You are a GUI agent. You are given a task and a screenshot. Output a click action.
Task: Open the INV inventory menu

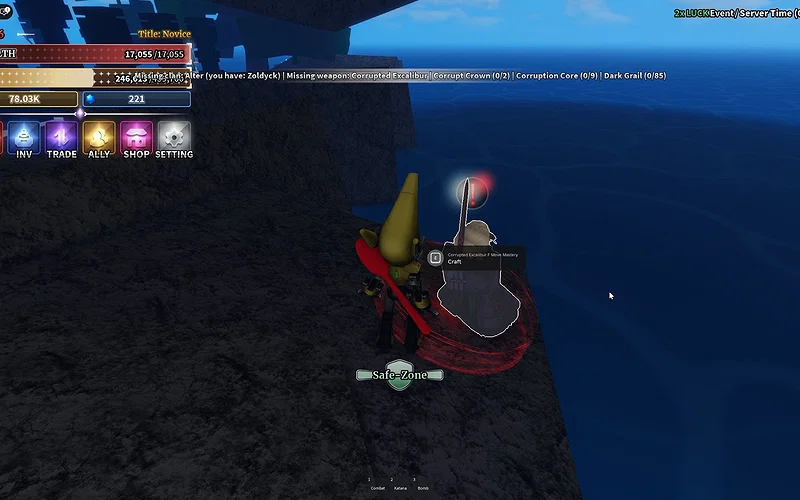tap(24, 138)
